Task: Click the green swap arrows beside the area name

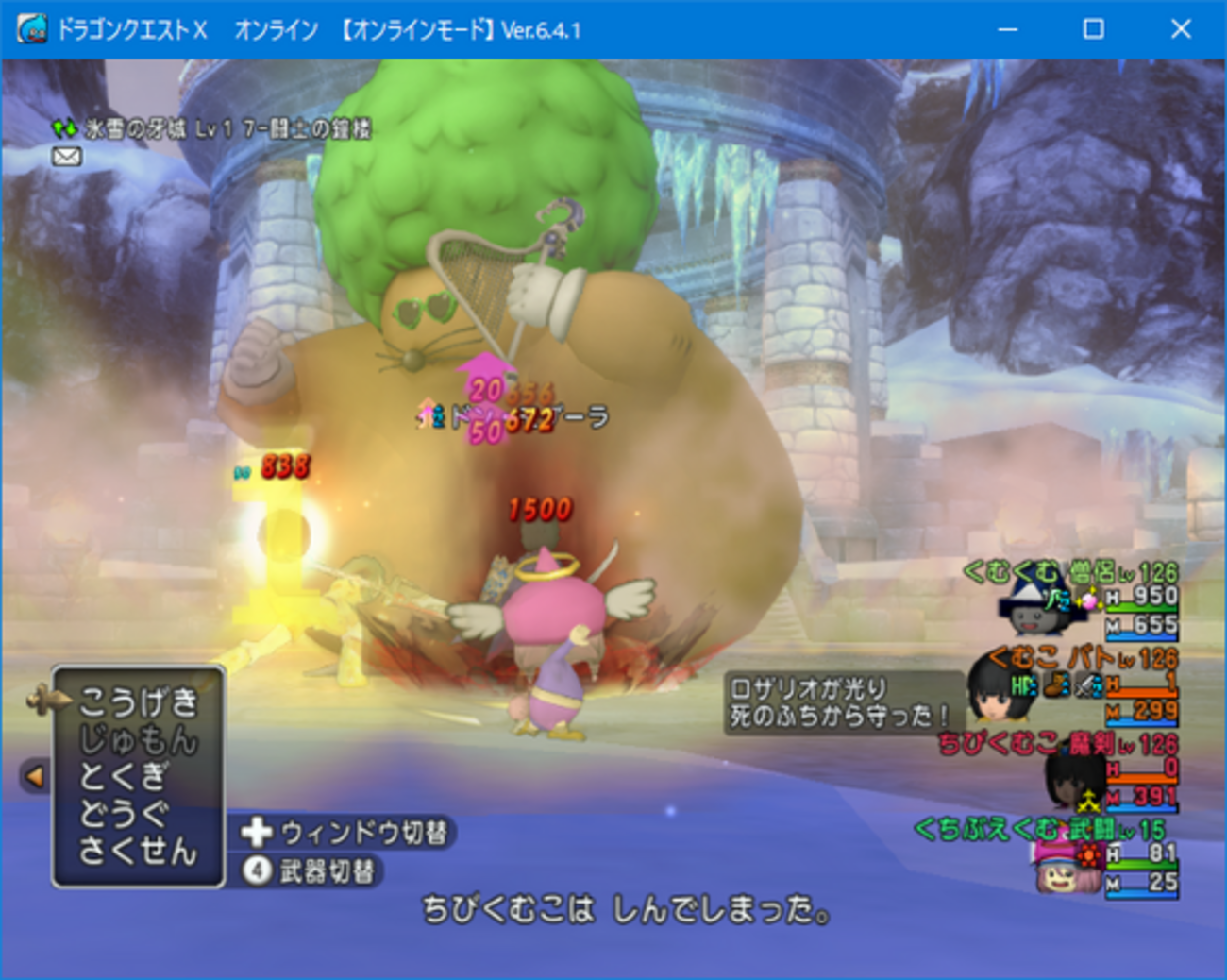Action: click(65, 127)
